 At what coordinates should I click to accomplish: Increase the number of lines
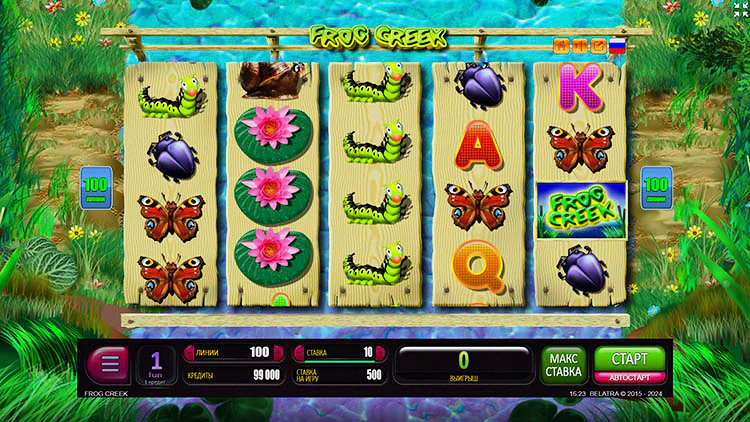click(278, 352)
